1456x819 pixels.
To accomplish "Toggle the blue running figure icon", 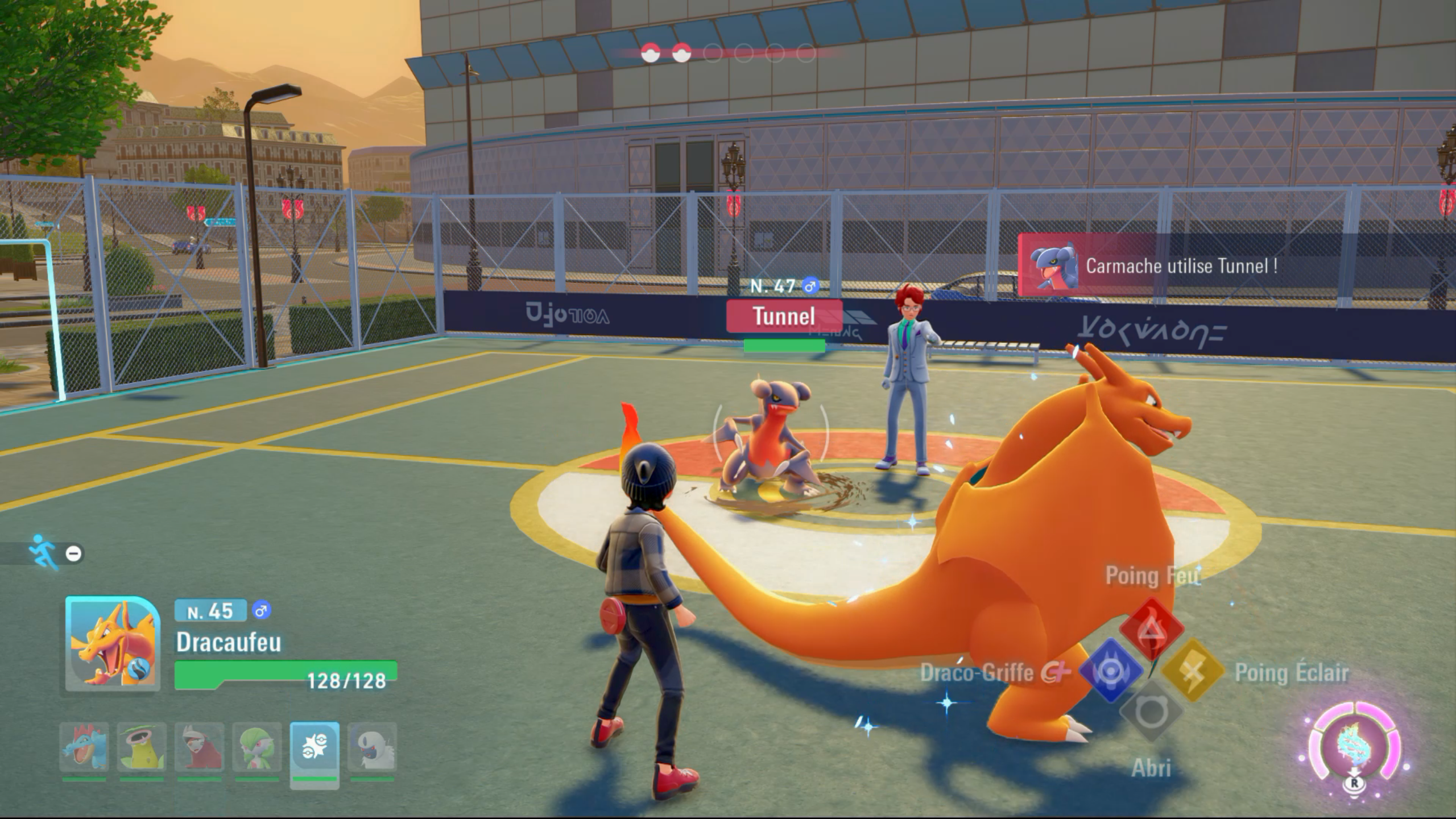I will pos(44,552).
